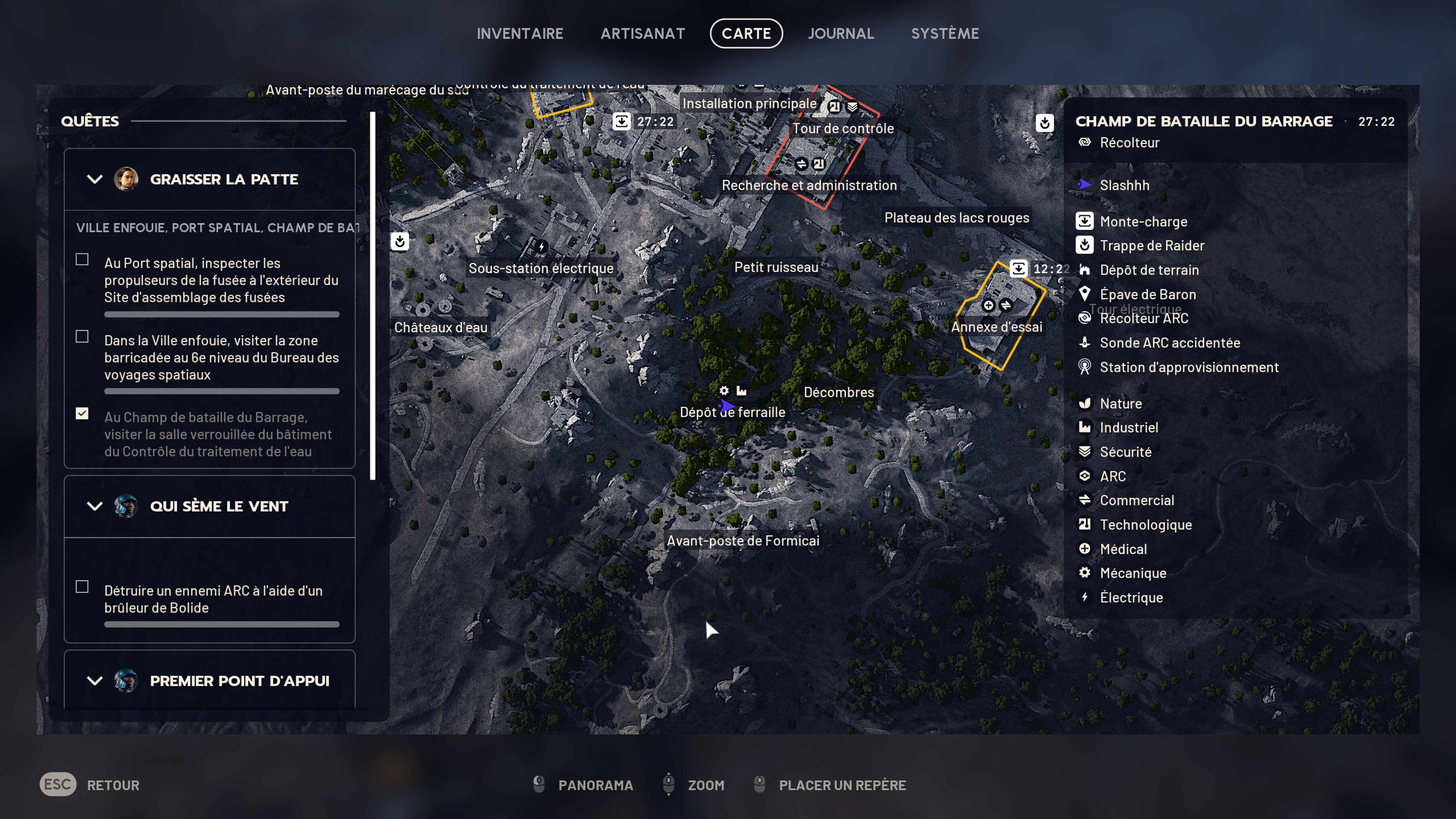Open the Journal tab
This screenshot has width=1456, height=819.
(841, 33)
